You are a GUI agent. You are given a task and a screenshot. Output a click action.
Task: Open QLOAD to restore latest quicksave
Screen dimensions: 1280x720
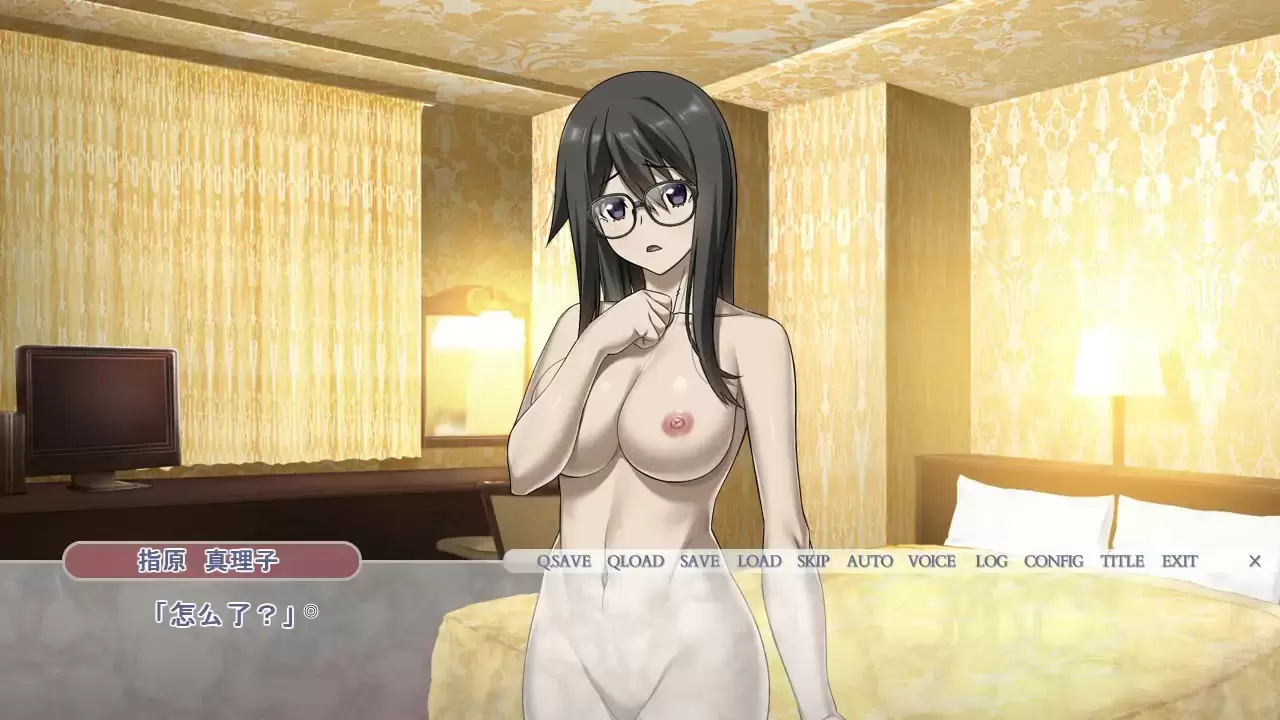(x=636, y=561)
